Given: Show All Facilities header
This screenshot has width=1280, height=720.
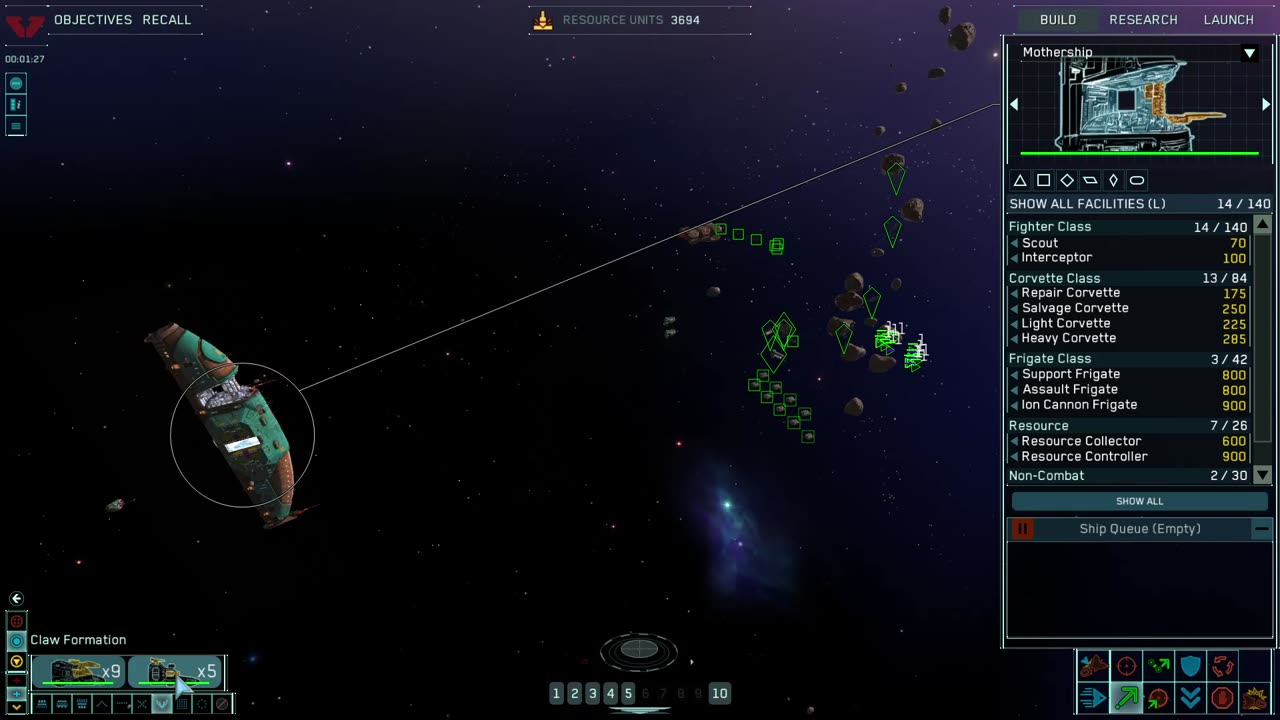Looking at the screenshot, I should point(1087,204).
